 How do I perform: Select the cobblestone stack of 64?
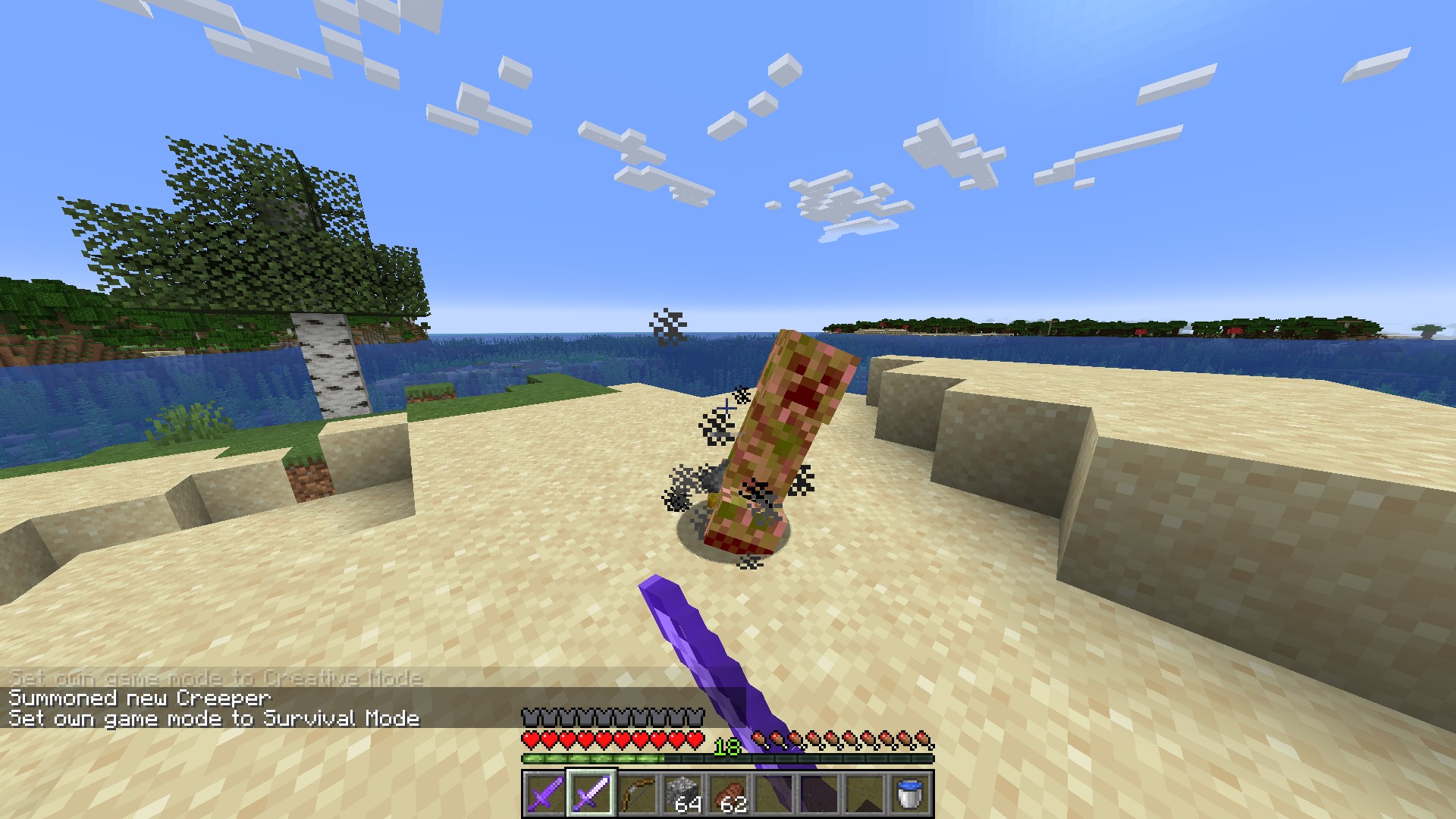tap(682, 794)
